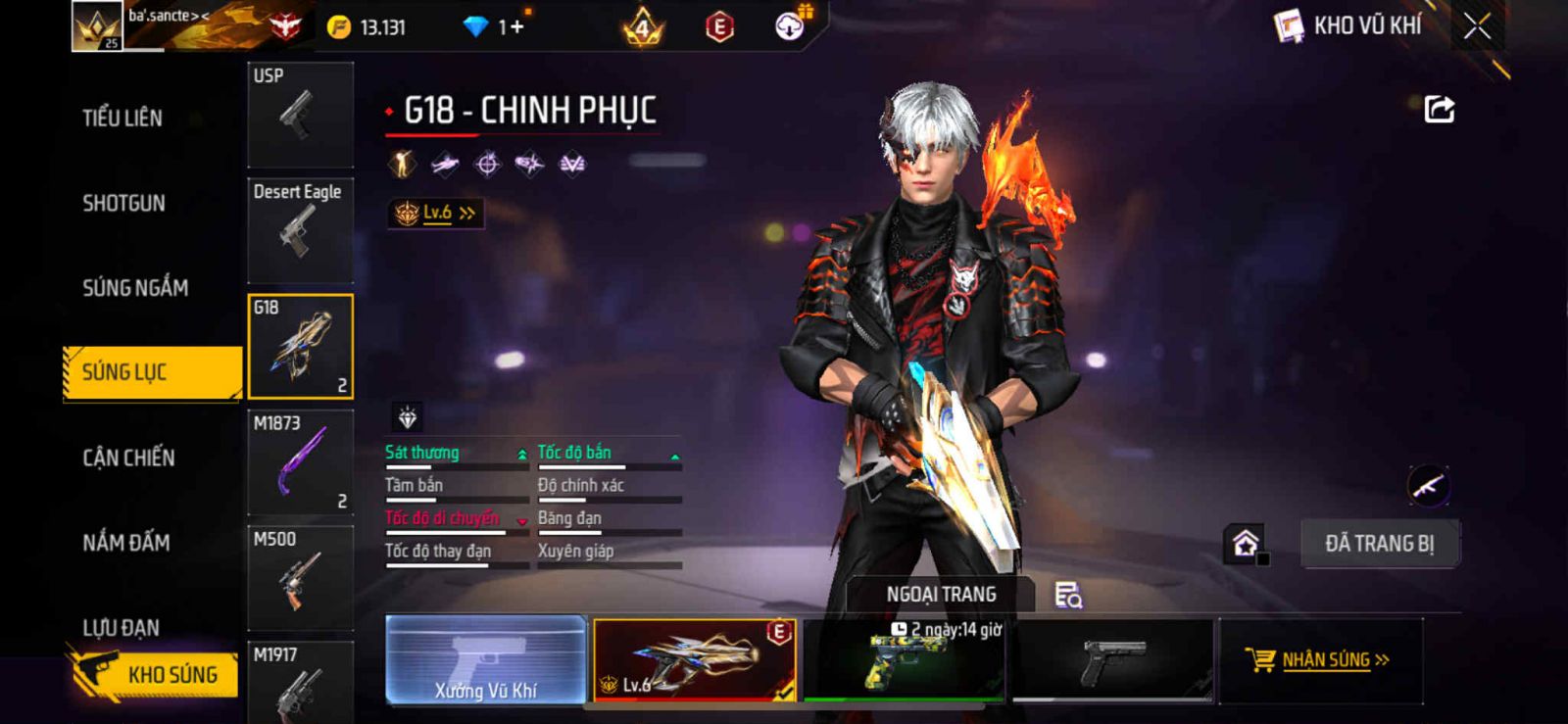Pick the M500 revolver slot
Screen dimensions: 1568x724
point(300,578)
